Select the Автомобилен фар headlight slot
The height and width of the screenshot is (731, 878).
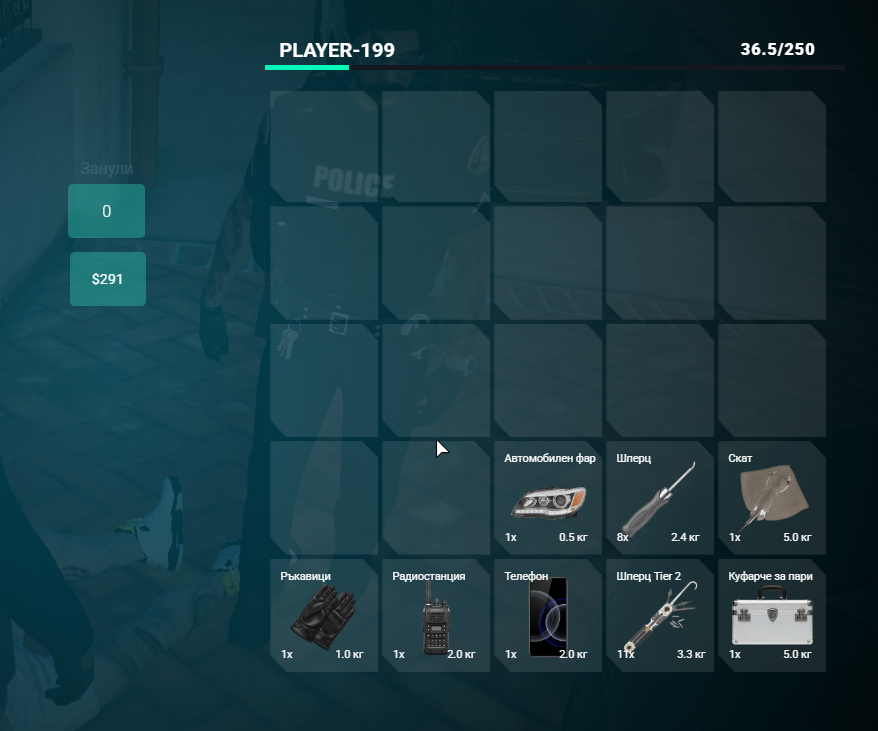tap(548, 498)
